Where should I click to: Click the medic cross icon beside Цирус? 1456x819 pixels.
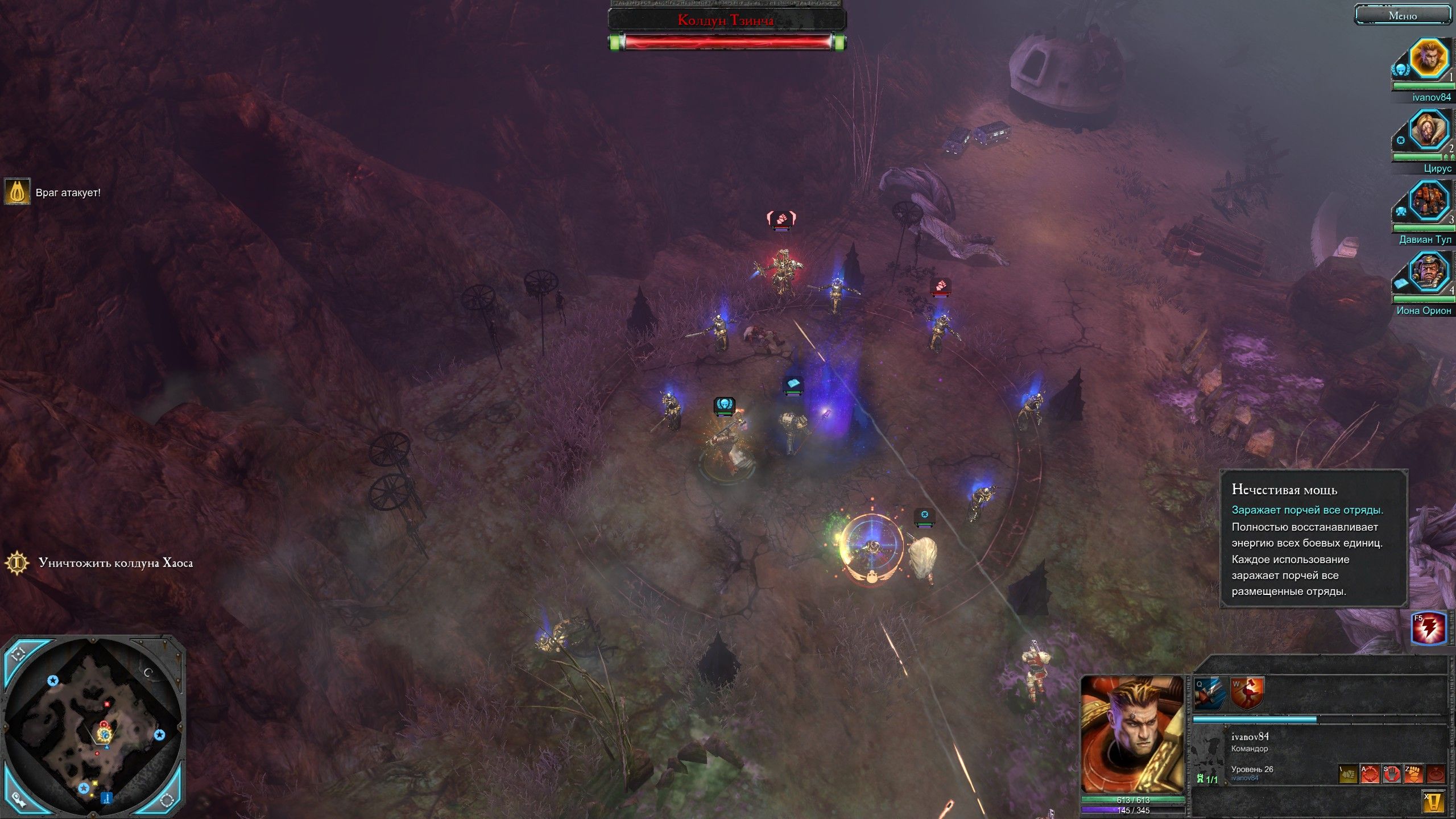click(1401, 140)
